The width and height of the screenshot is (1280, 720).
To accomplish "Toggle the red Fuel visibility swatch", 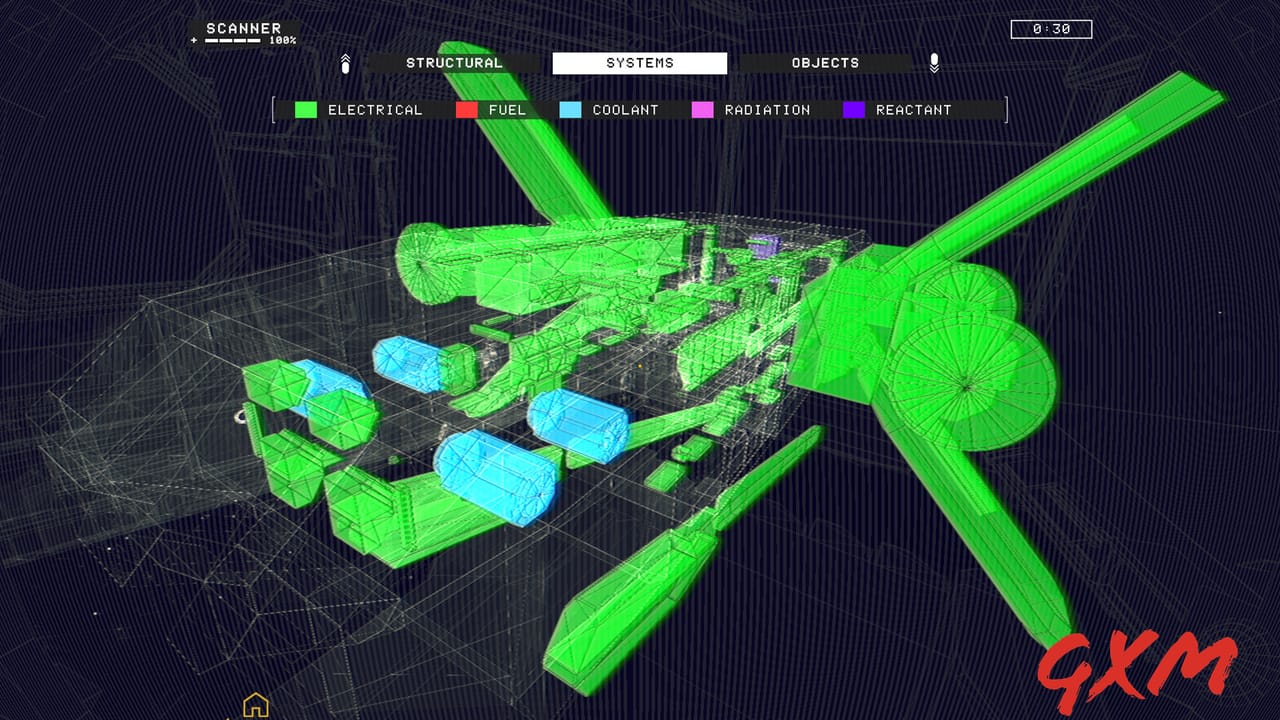I will click(x=468, y=109).
